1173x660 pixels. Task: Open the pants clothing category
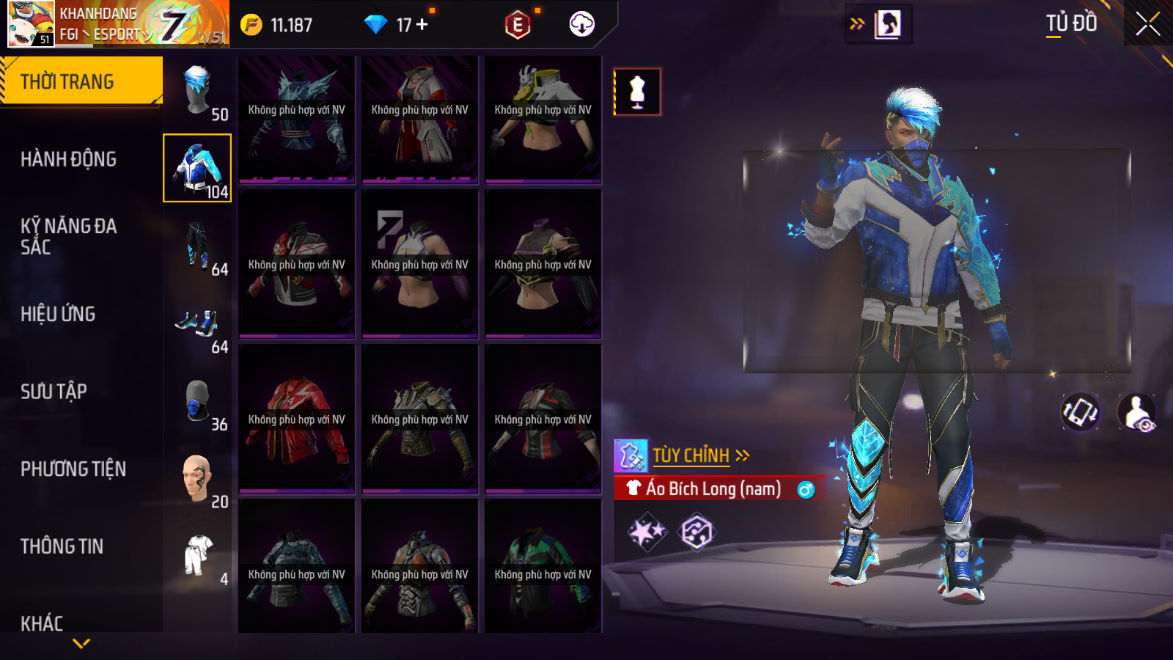[198, 246]
